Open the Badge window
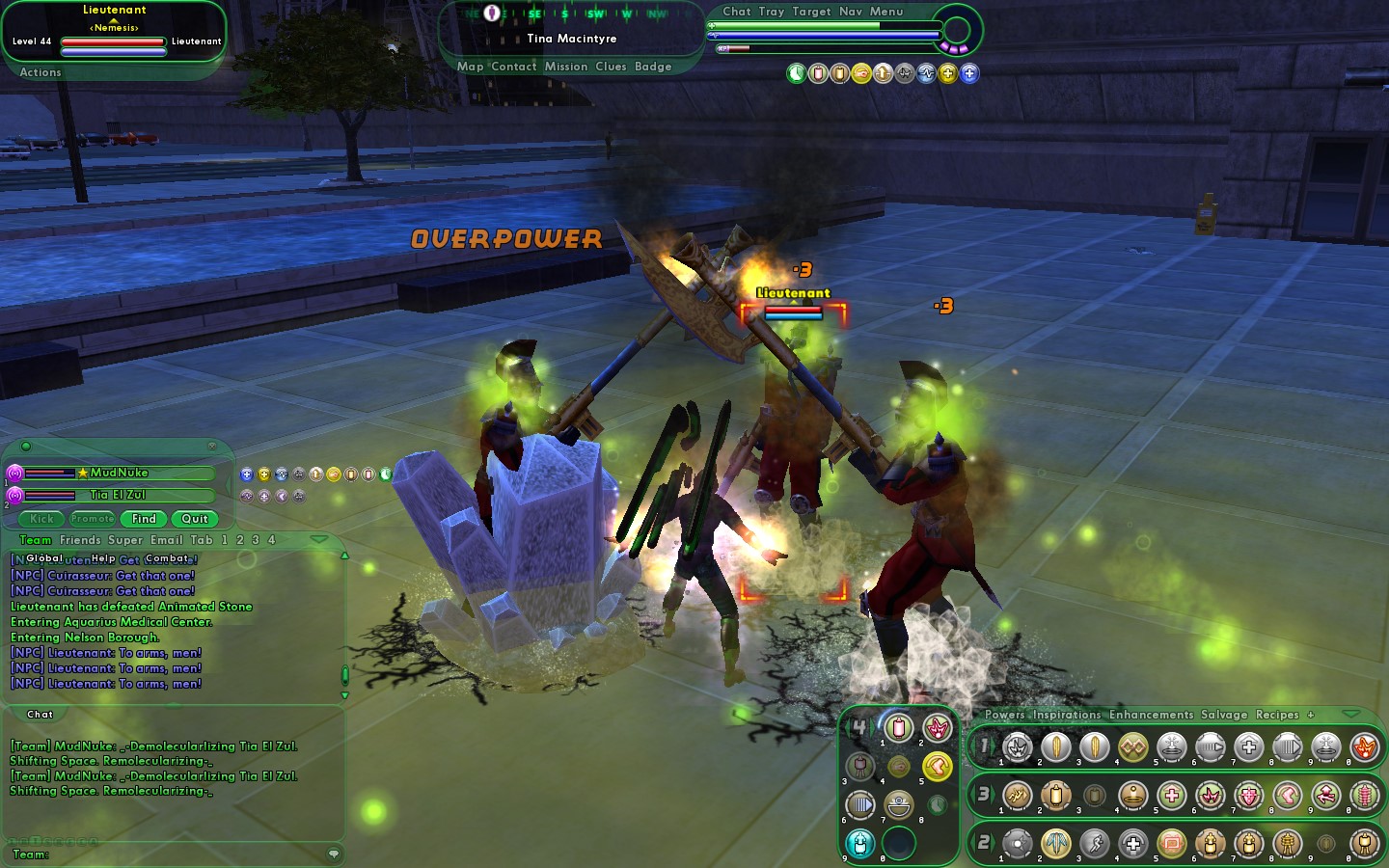The width and height of the screenshot is (1389, 868). (653, 67)
